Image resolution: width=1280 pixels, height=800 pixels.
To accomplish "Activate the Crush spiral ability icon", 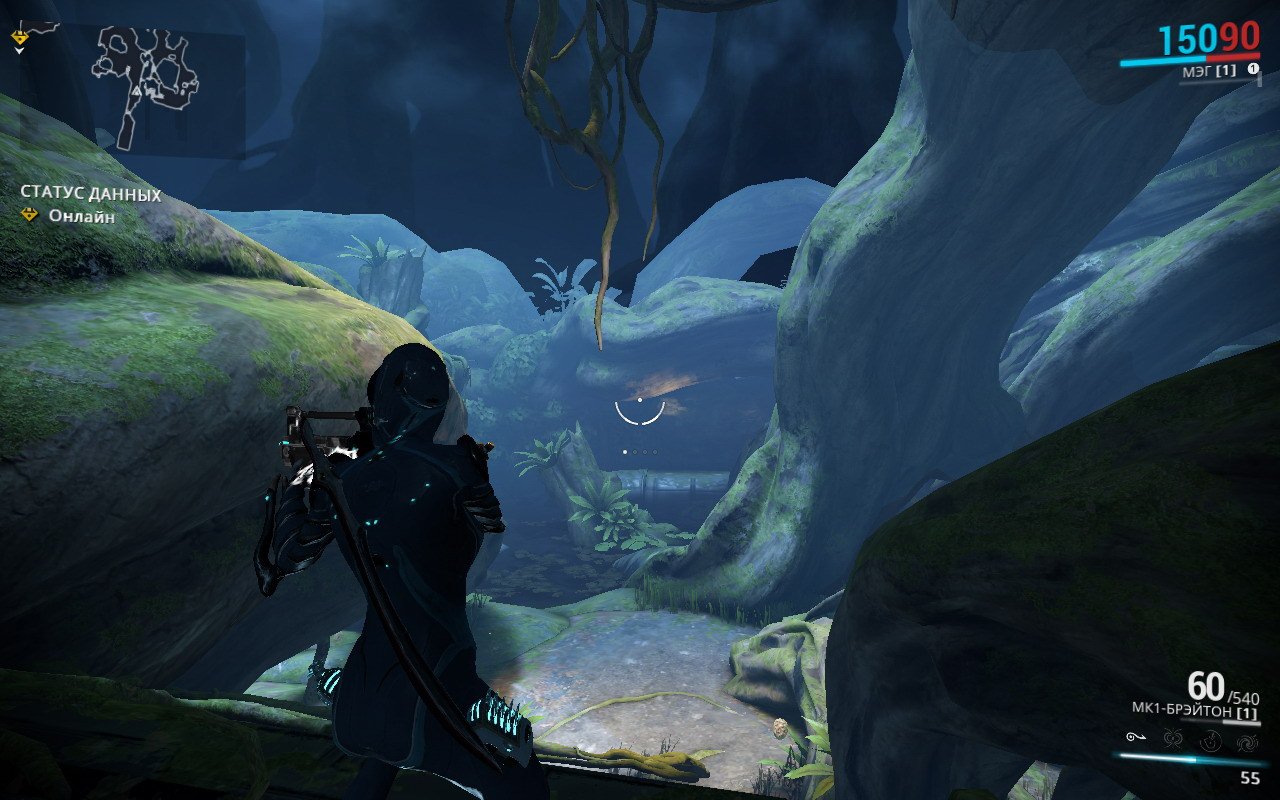I will point(1247,741).
